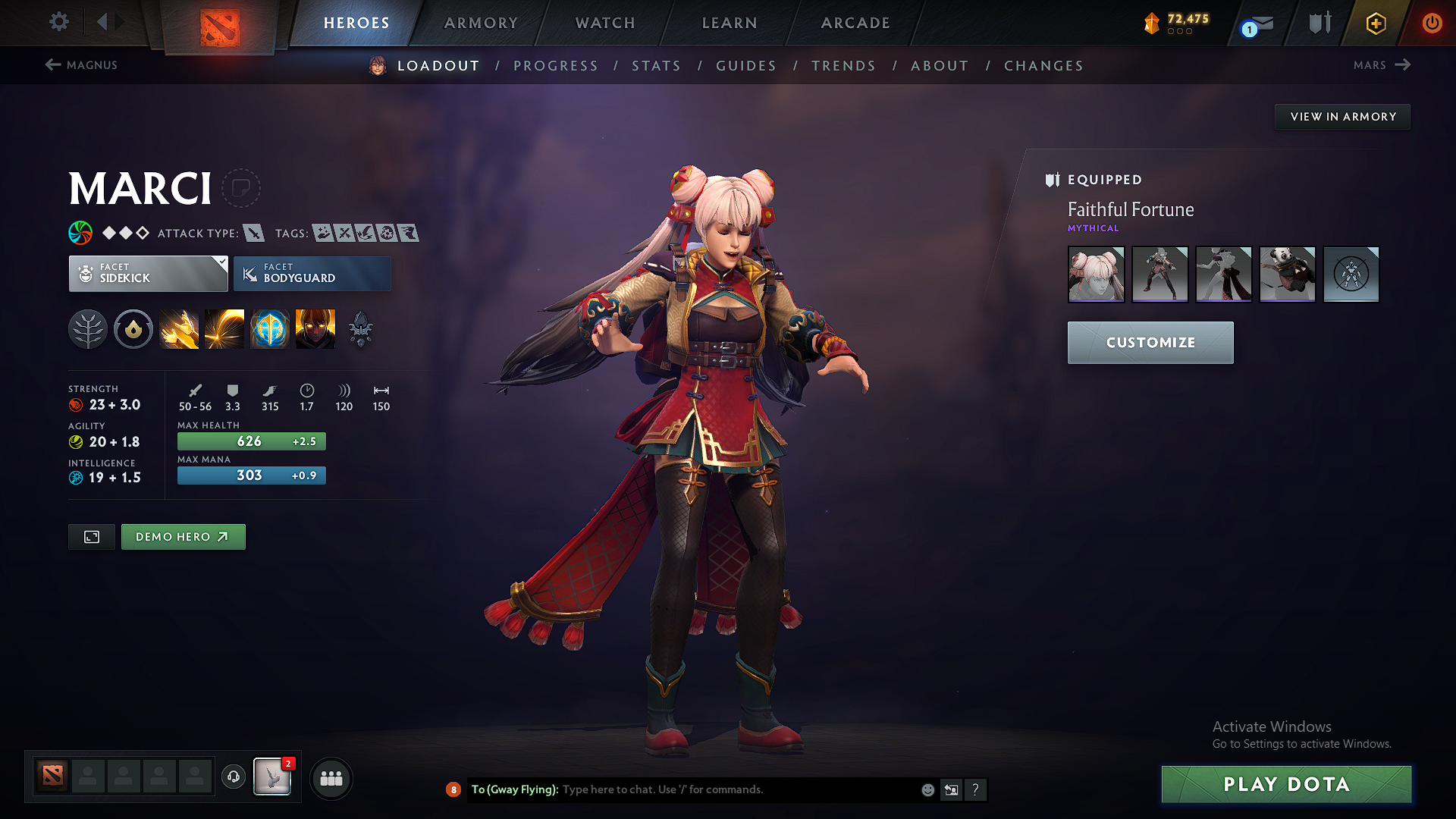Open the GUIDES tab
This screenshot has height=819, width=1456.
(745, 65)
